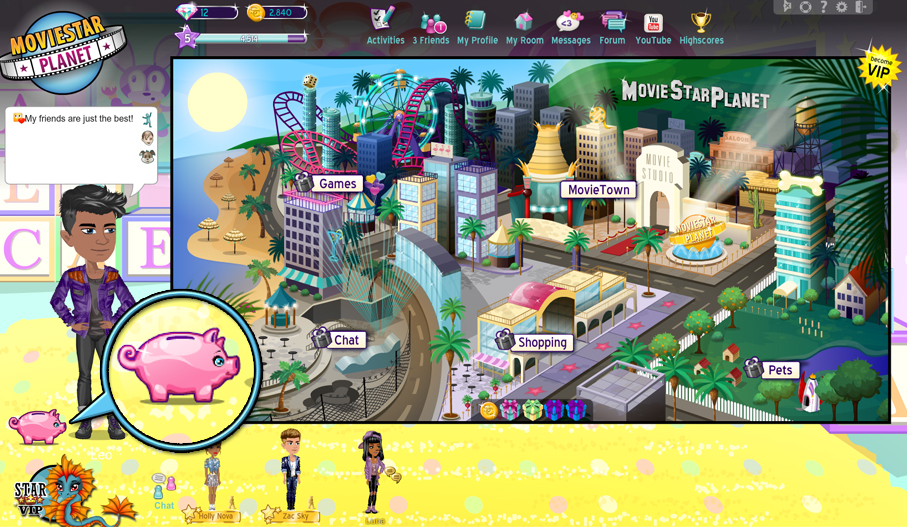Go to My Profile
This screenshot has width=907, height=527.
click(477, 27)
